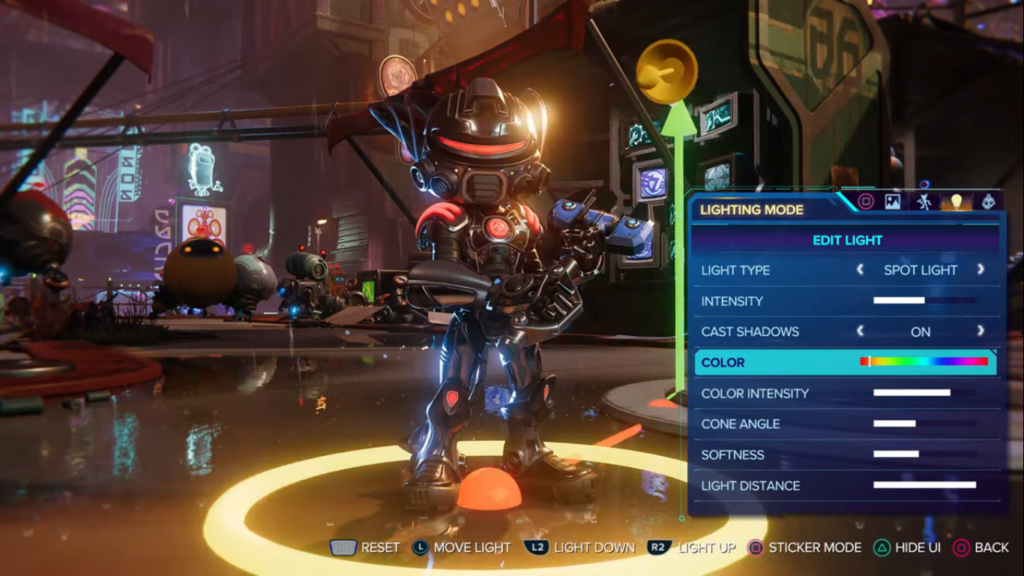The image size is (1024, 576).
Task: Set the Softness slider
Action: click(924, 455)
